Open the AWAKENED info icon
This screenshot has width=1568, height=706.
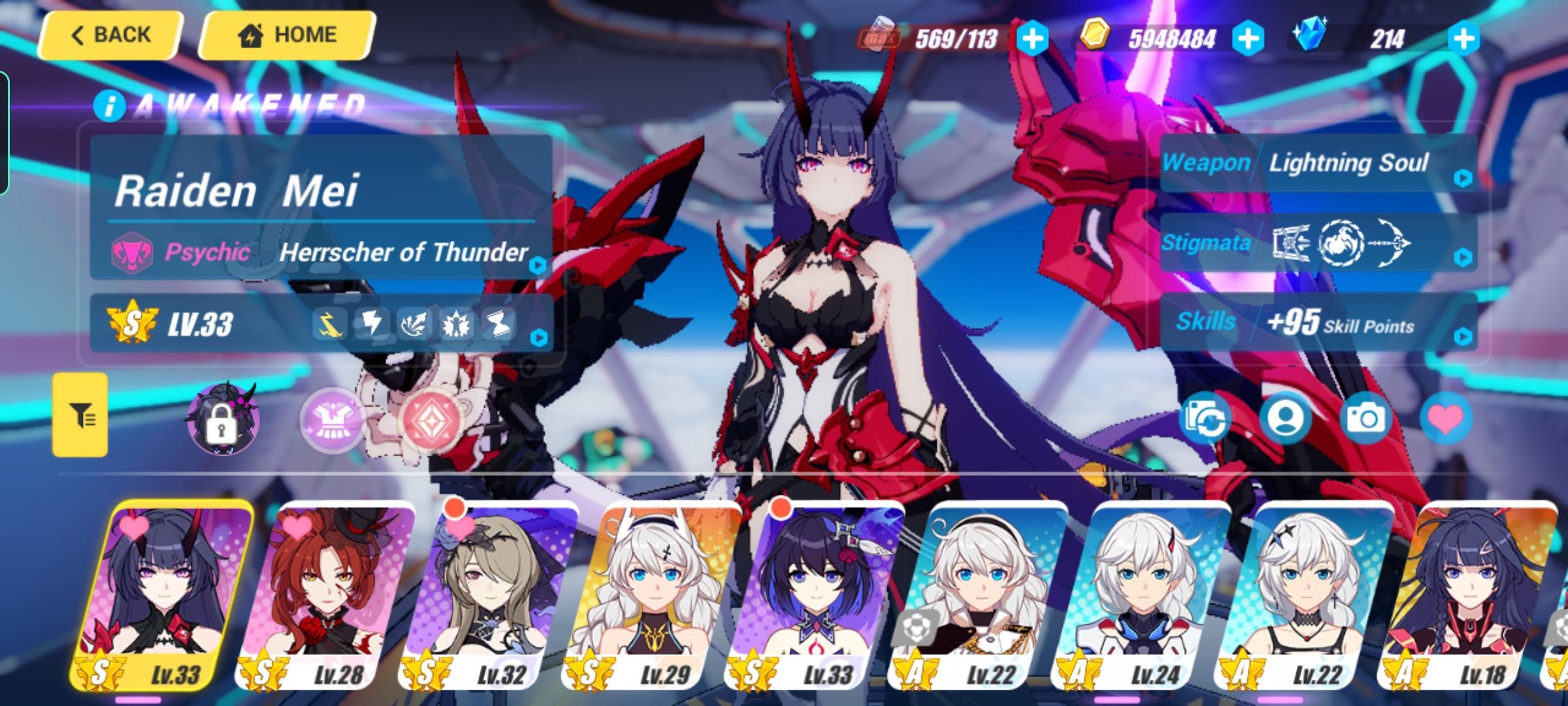pyautogui.click(x=109, y=106)
